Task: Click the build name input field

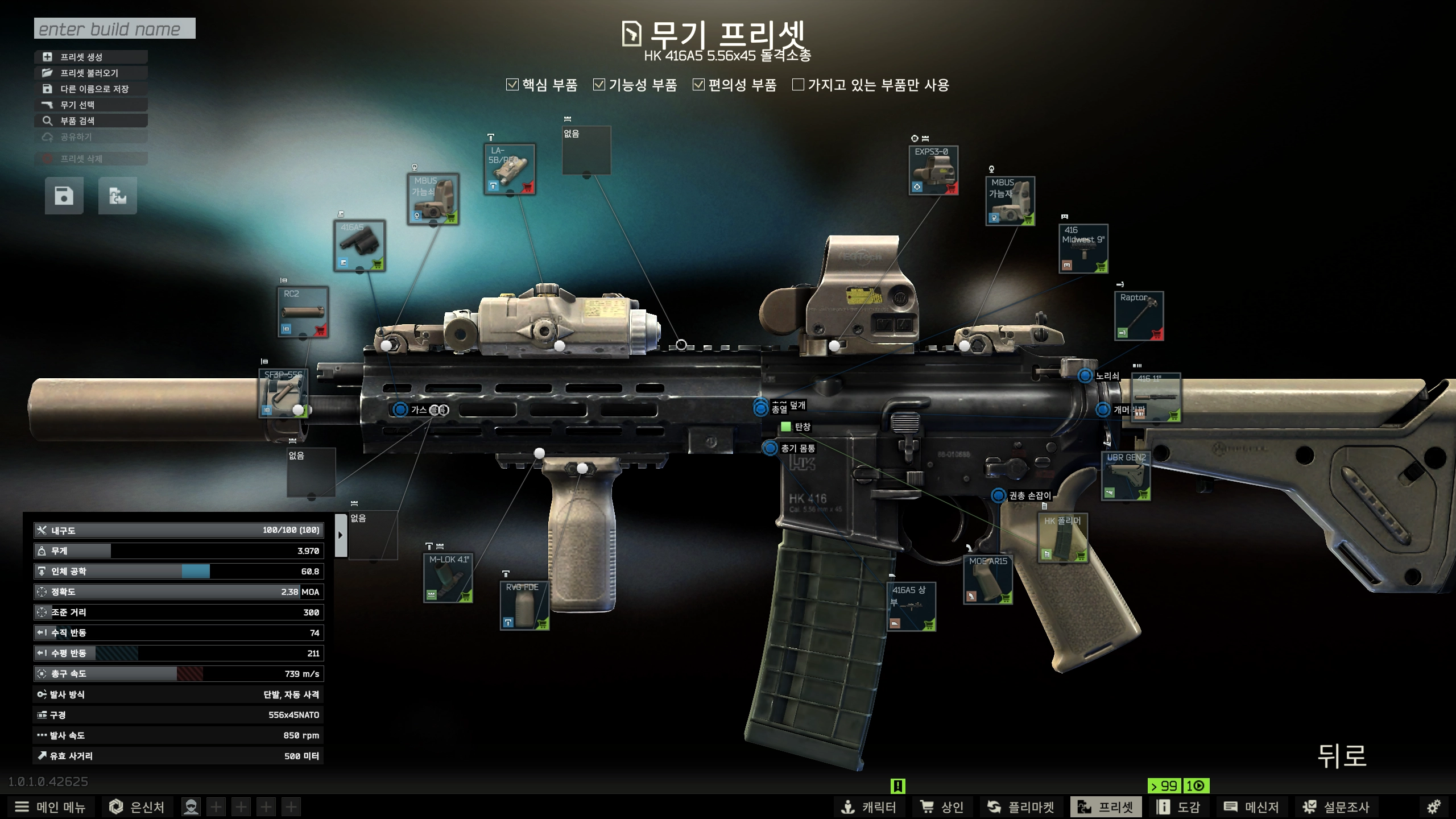Action: click(114, 28)
